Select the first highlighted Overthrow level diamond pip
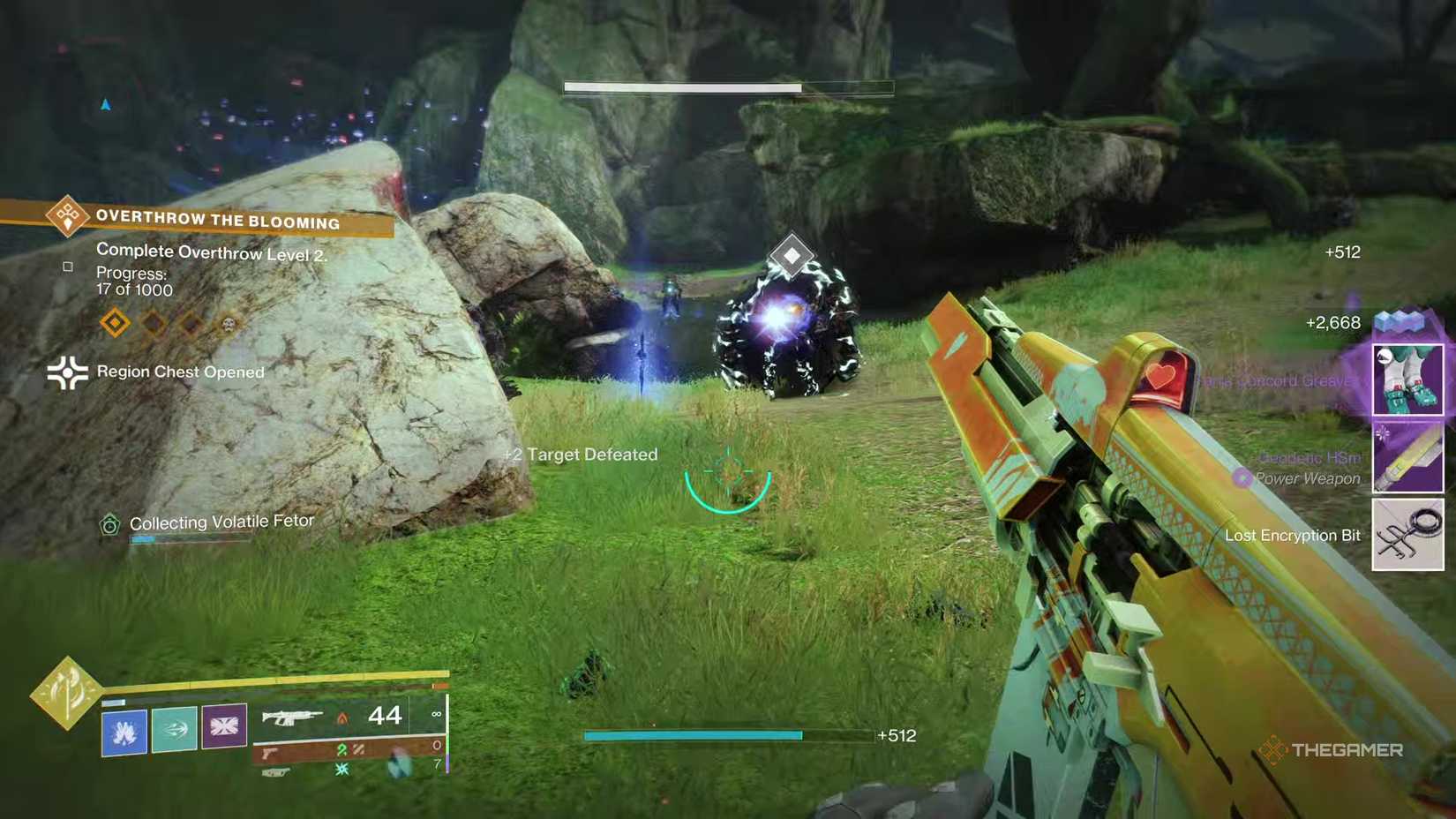The height and width of the screenshot is (819, 1456). click(x=113, y=324)
